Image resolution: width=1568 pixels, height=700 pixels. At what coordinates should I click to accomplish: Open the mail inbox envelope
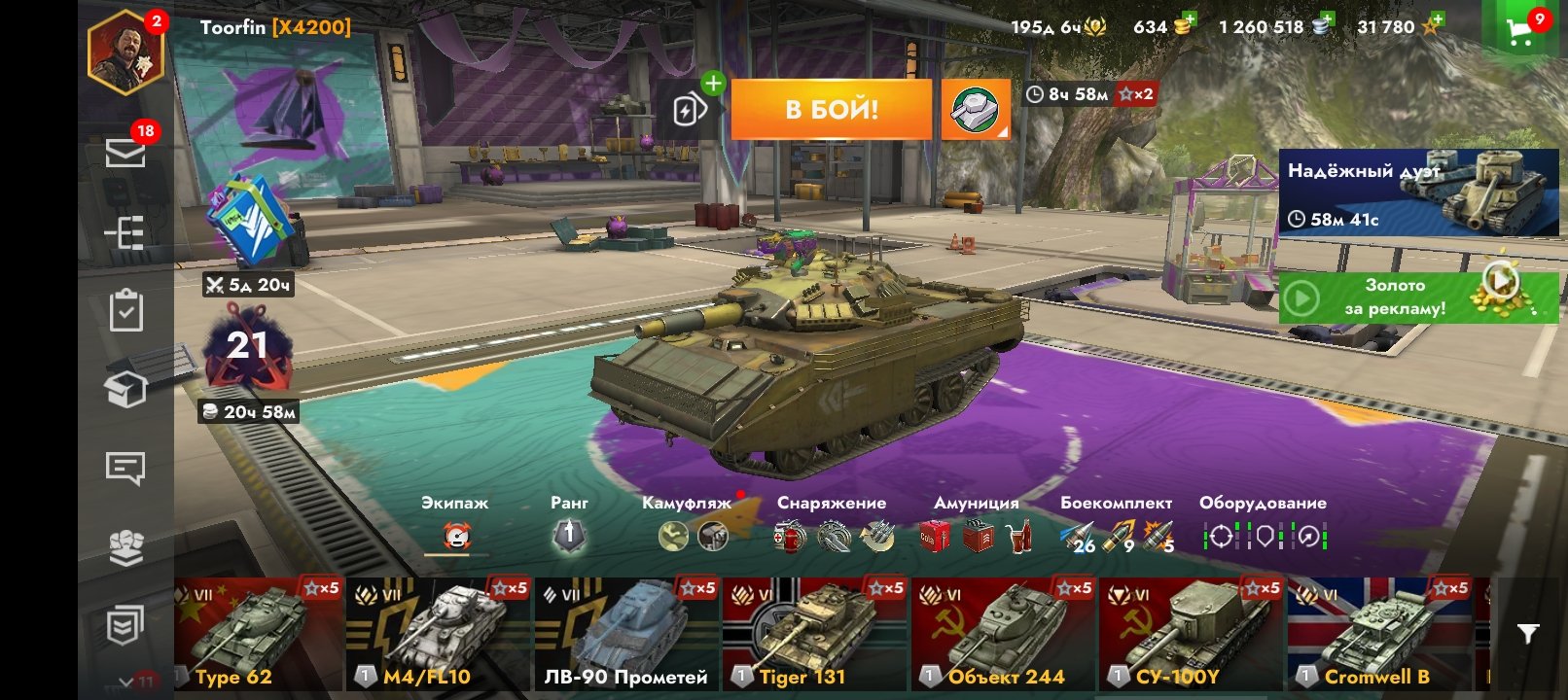click(125, 153)
